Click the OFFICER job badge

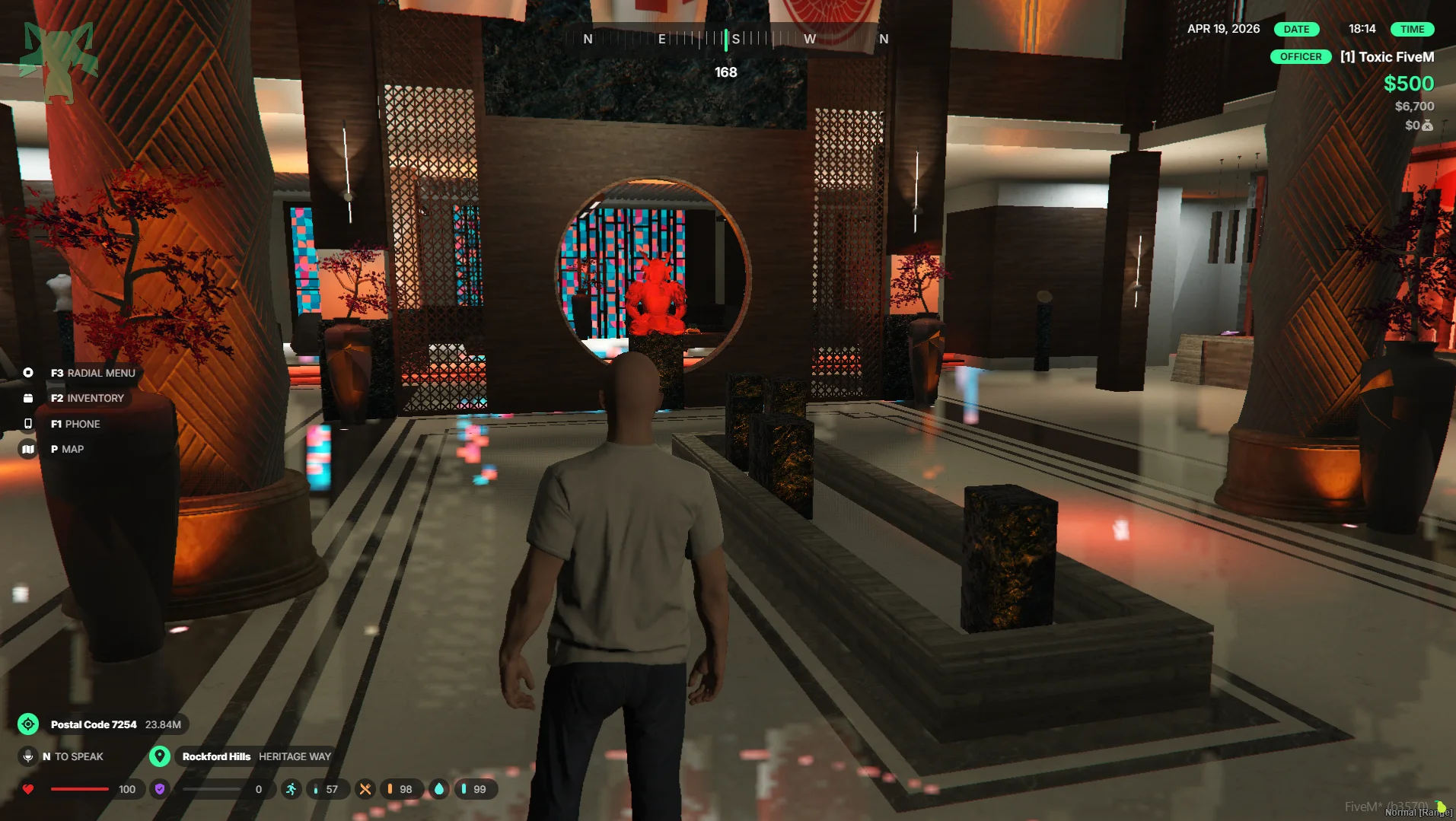pos(1300,57)
